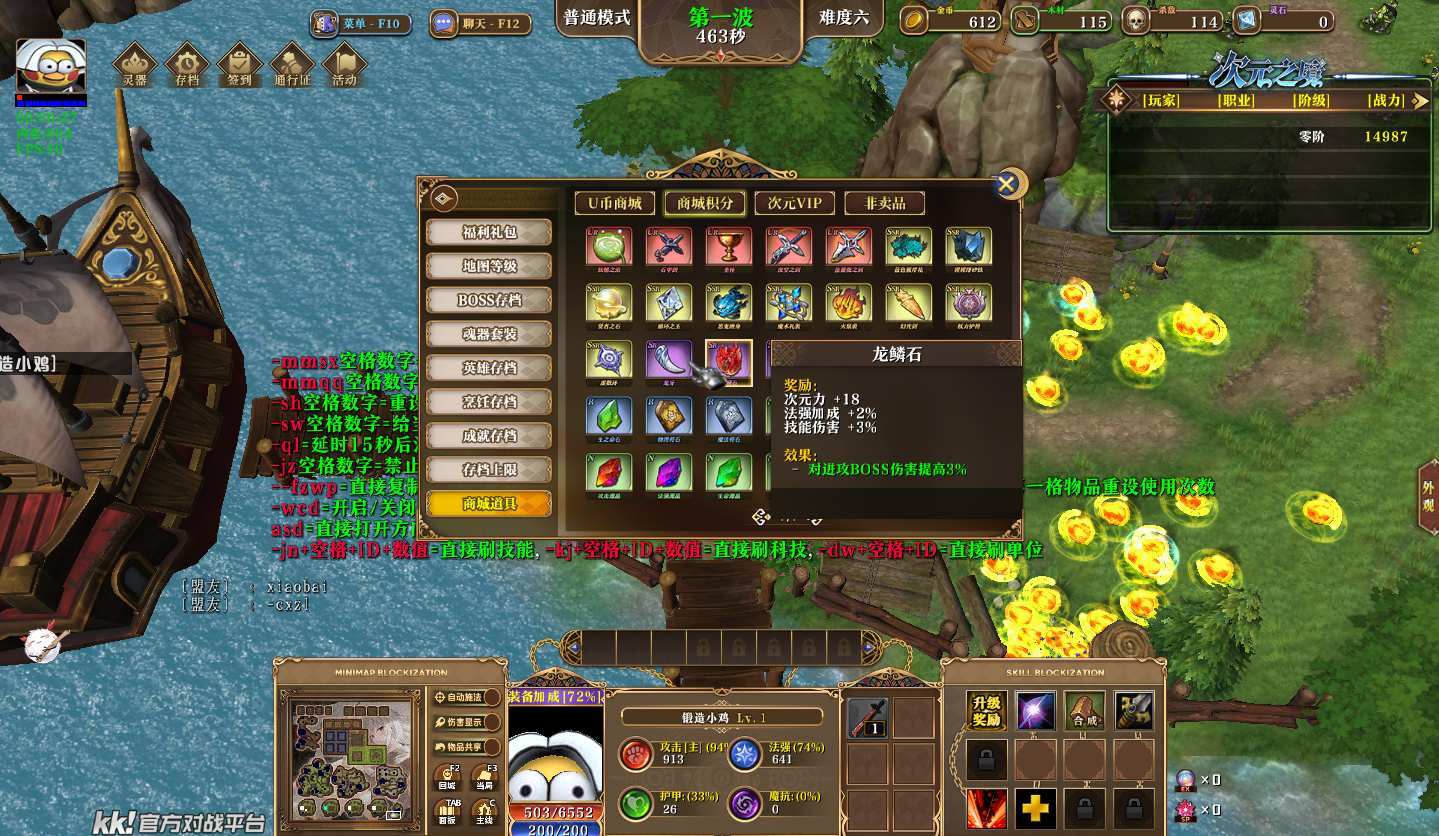1439x836 pixels.
Task: Switch to the U币商城 tab
Action: [x=614, y=203]
